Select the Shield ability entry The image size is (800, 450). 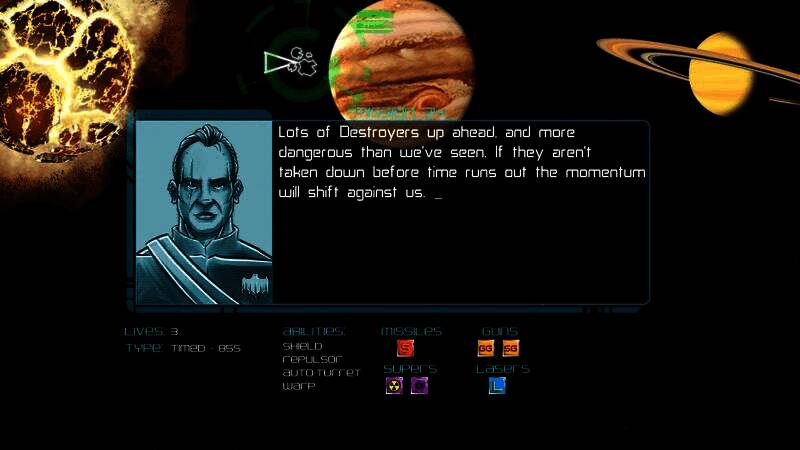tap(302, 346)
